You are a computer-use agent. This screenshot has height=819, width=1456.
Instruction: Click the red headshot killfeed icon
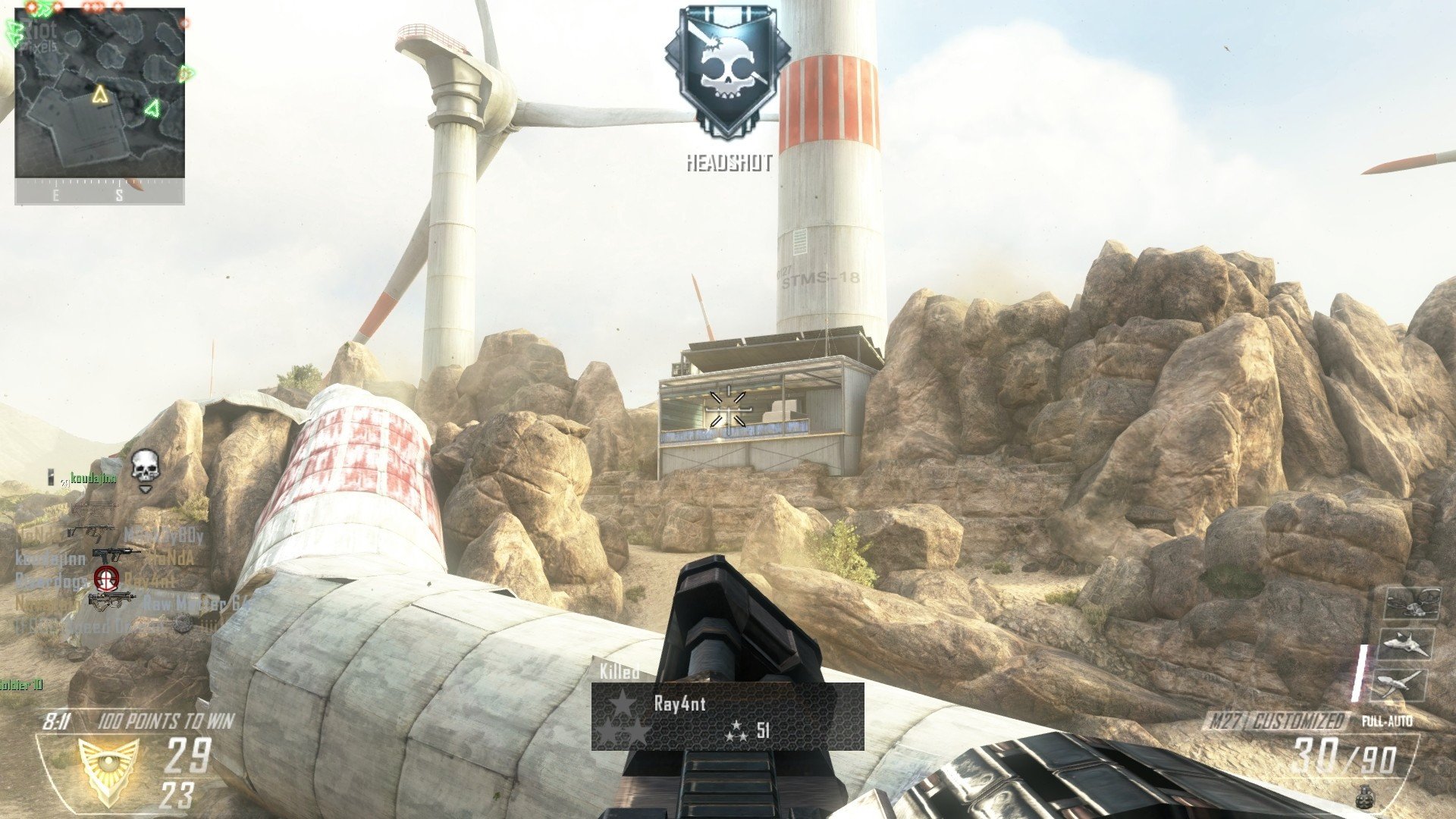point(106,579)
